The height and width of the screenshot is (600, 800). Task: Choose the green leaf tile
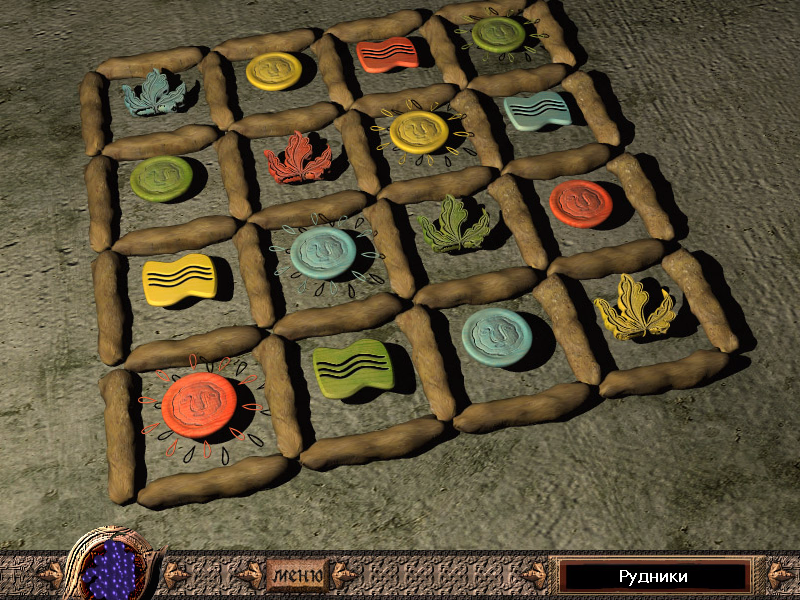pos(453,225)
